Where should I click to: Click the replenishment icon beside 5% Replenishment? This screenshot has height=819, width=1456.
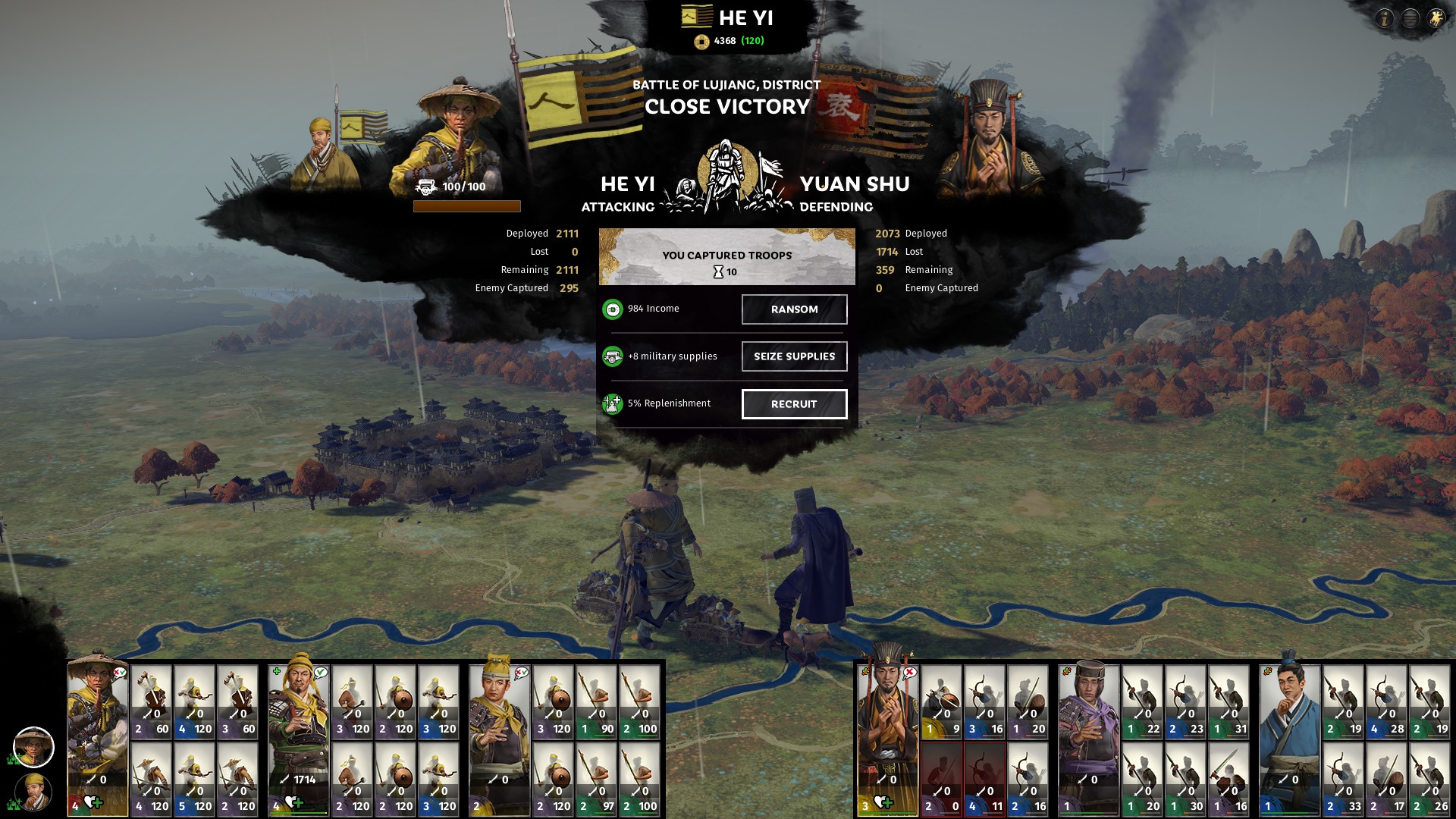click(x=611, y=403)
